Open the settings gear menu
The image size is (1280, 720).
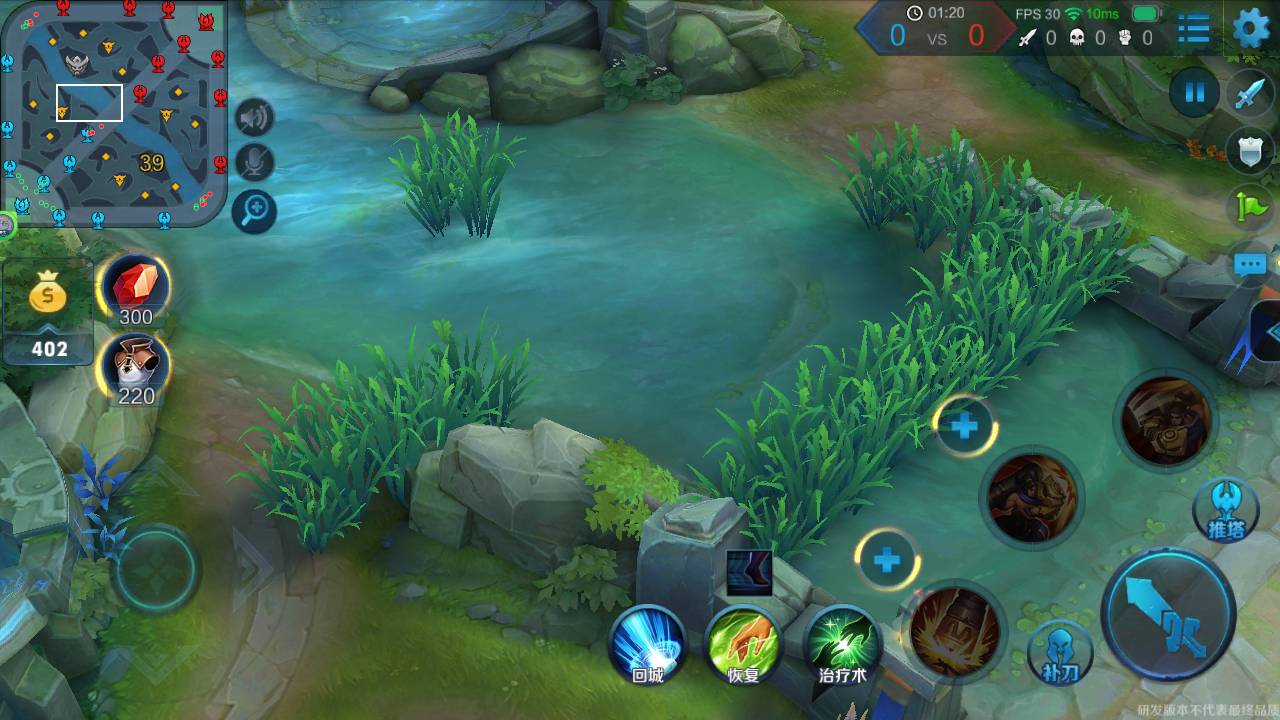point(1250,29)
